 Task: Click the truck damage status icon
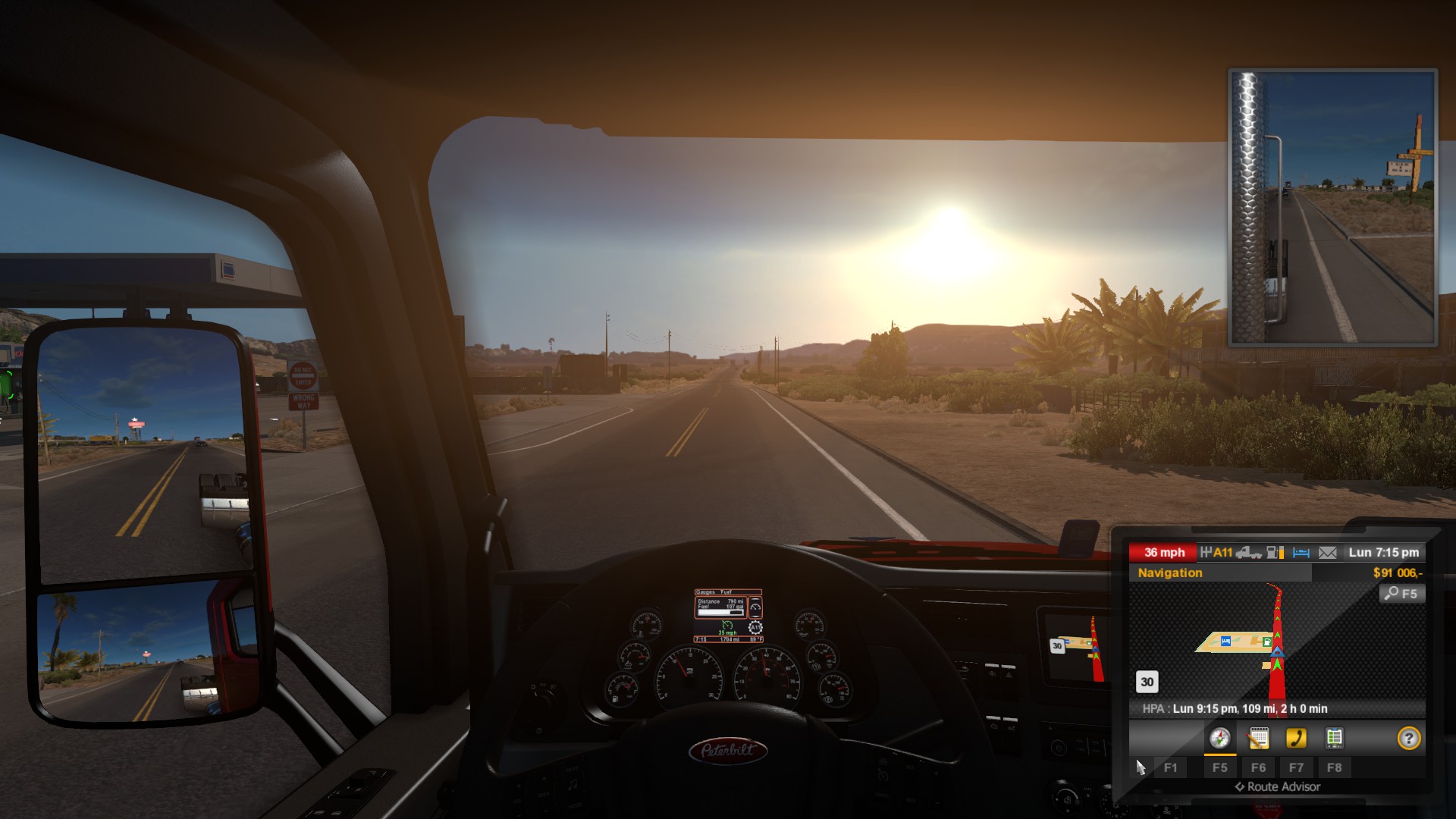tap(1248, 553)
